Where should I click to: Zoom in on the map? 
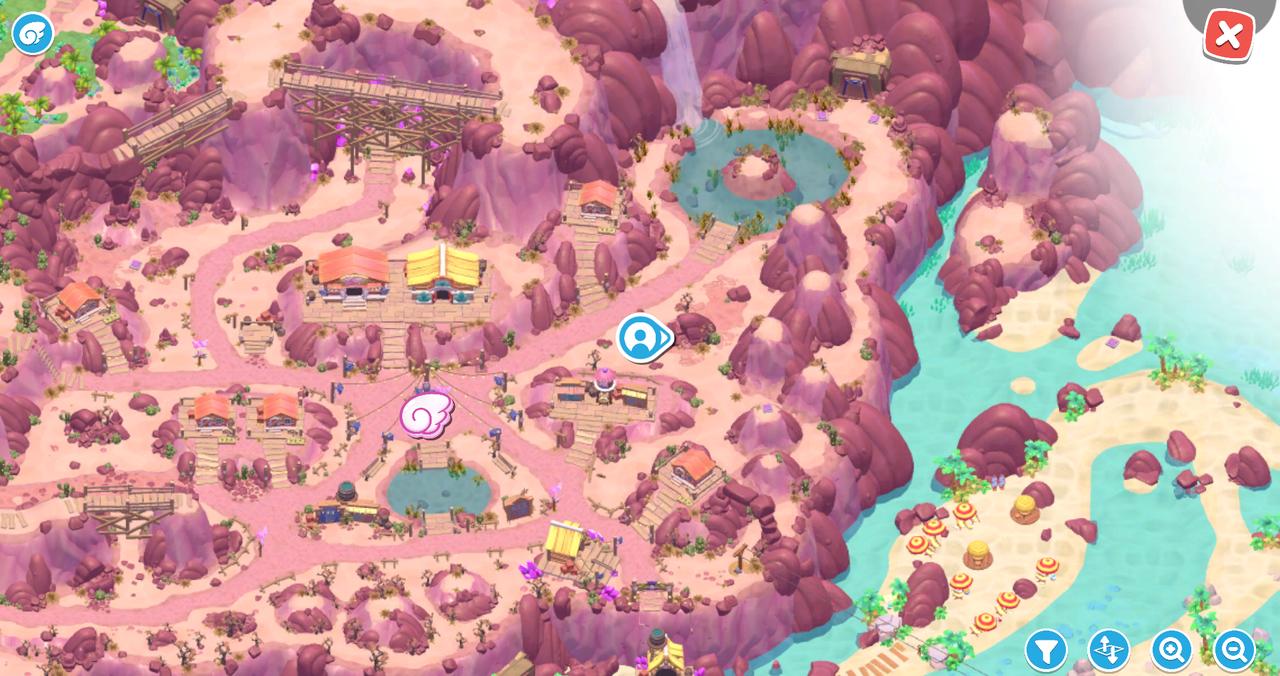(x=1171, y=651)
